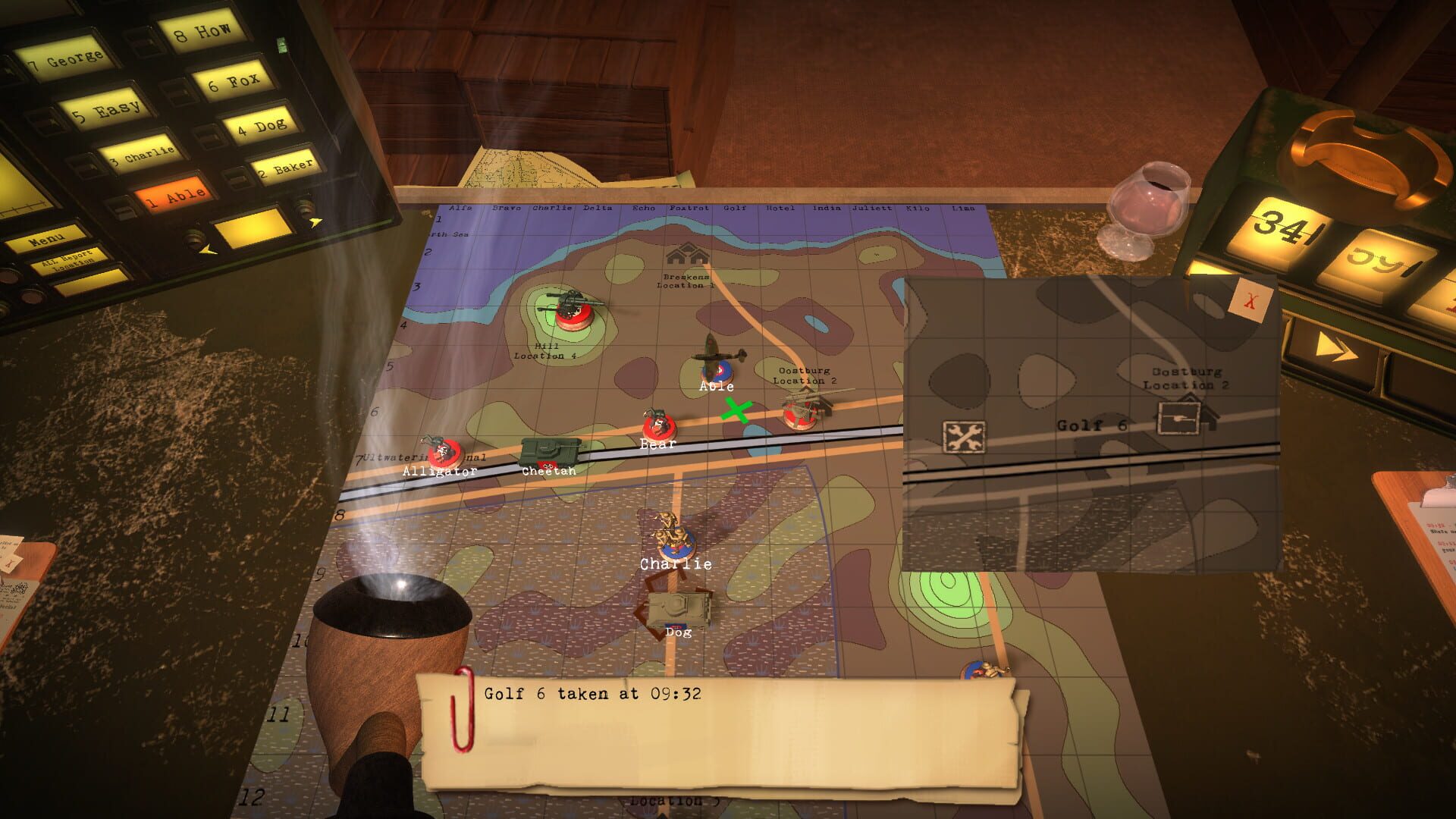The width and height of the screenshot is (1456, 819).
Task: Close the Golf 6 overlay with the red X
Action: click(x=1250, y=301)
